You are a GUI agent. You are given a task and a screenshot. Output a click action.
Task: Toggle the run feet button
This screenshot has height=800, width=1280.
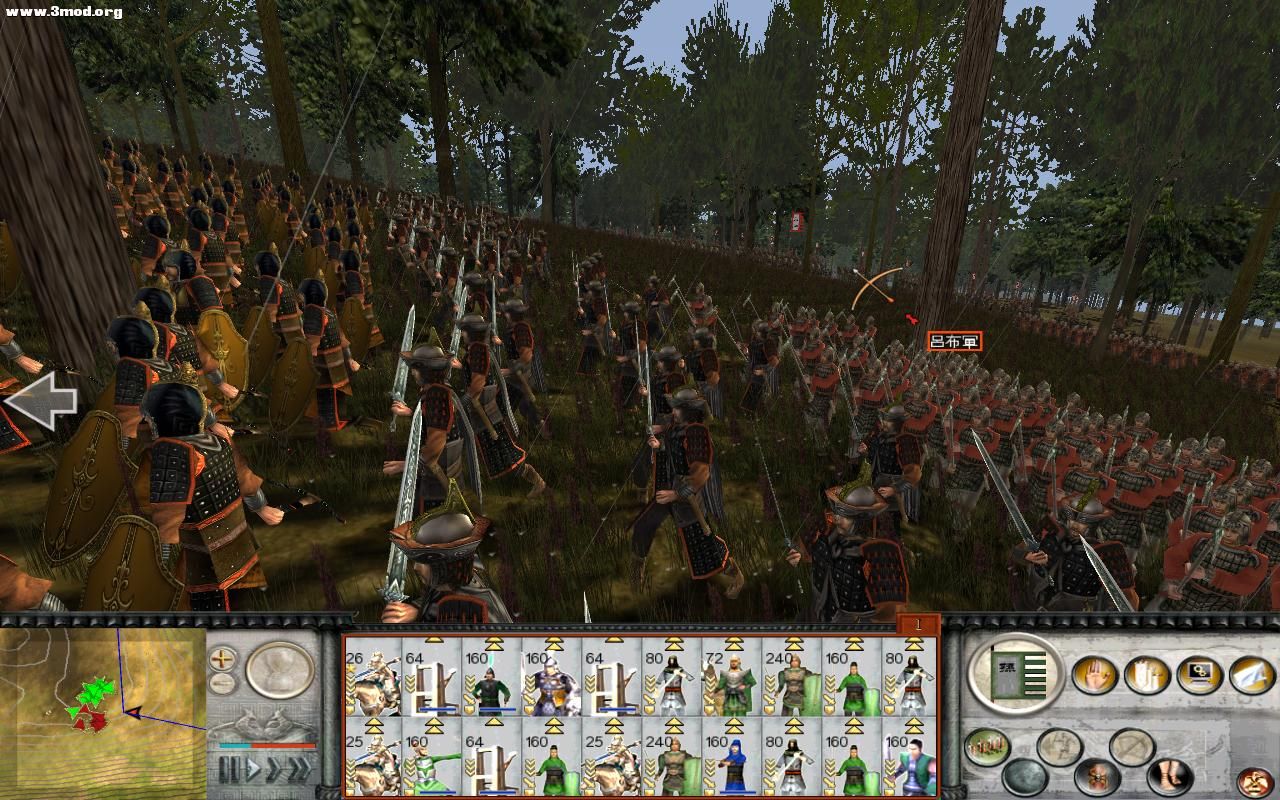point(1170,775)
